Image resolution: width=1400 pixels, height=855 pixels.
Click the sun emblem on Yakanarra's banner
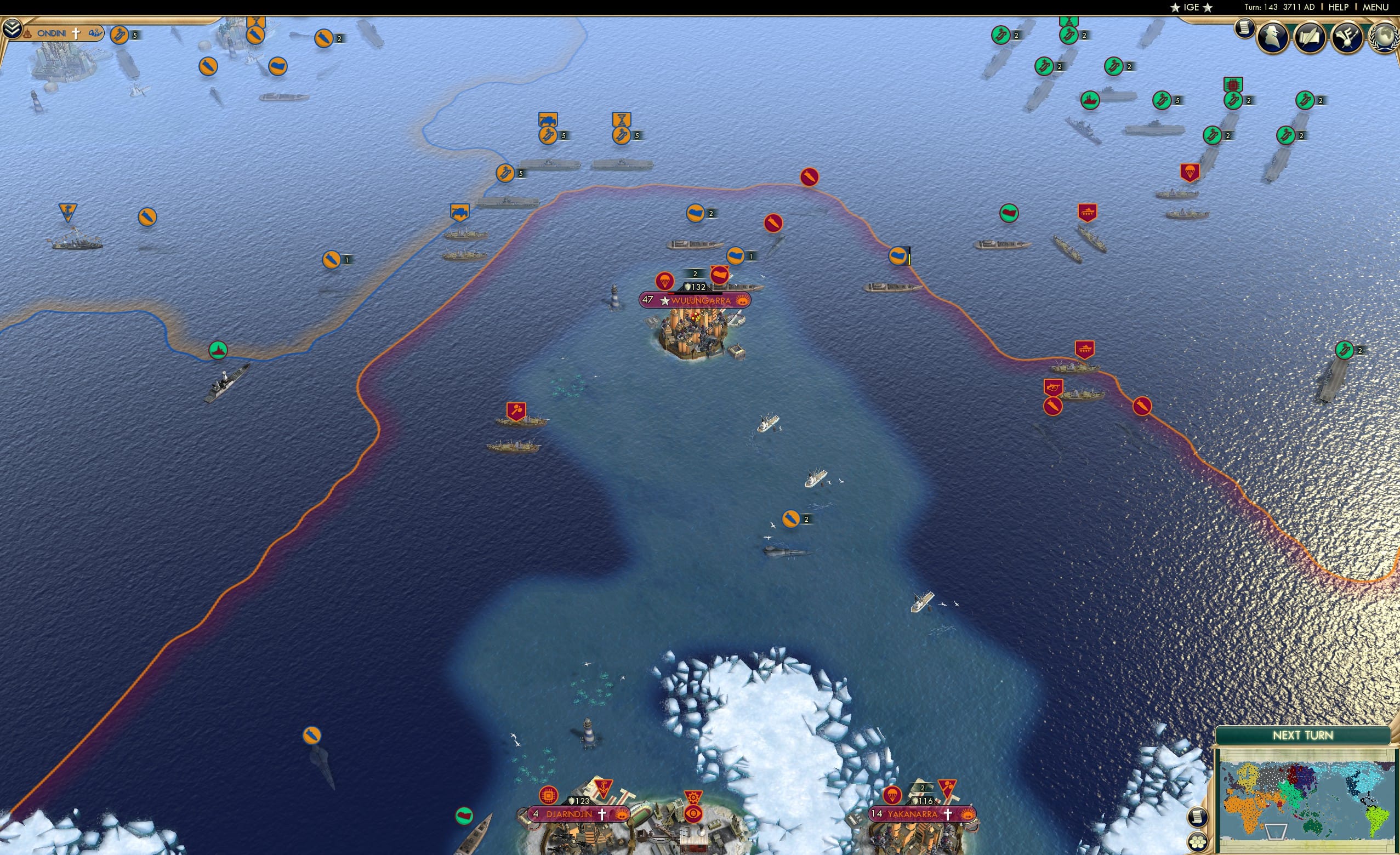[x=968, y=814]
